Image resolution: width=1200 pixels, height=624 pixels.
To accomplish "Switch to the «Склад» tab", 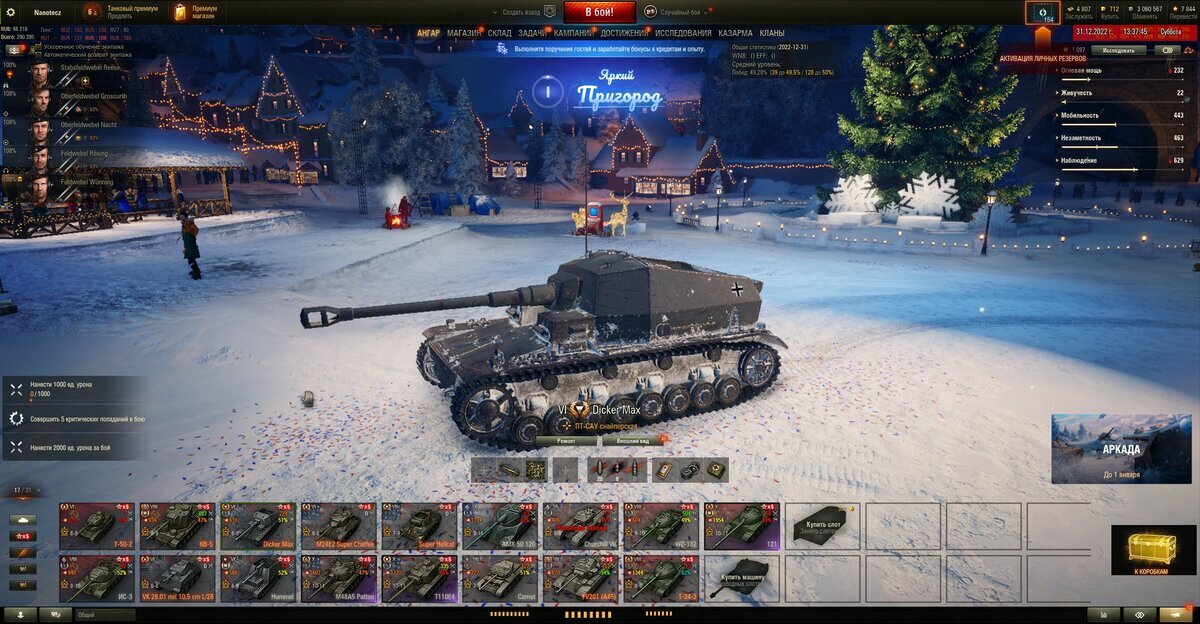I will click(499, 33).
